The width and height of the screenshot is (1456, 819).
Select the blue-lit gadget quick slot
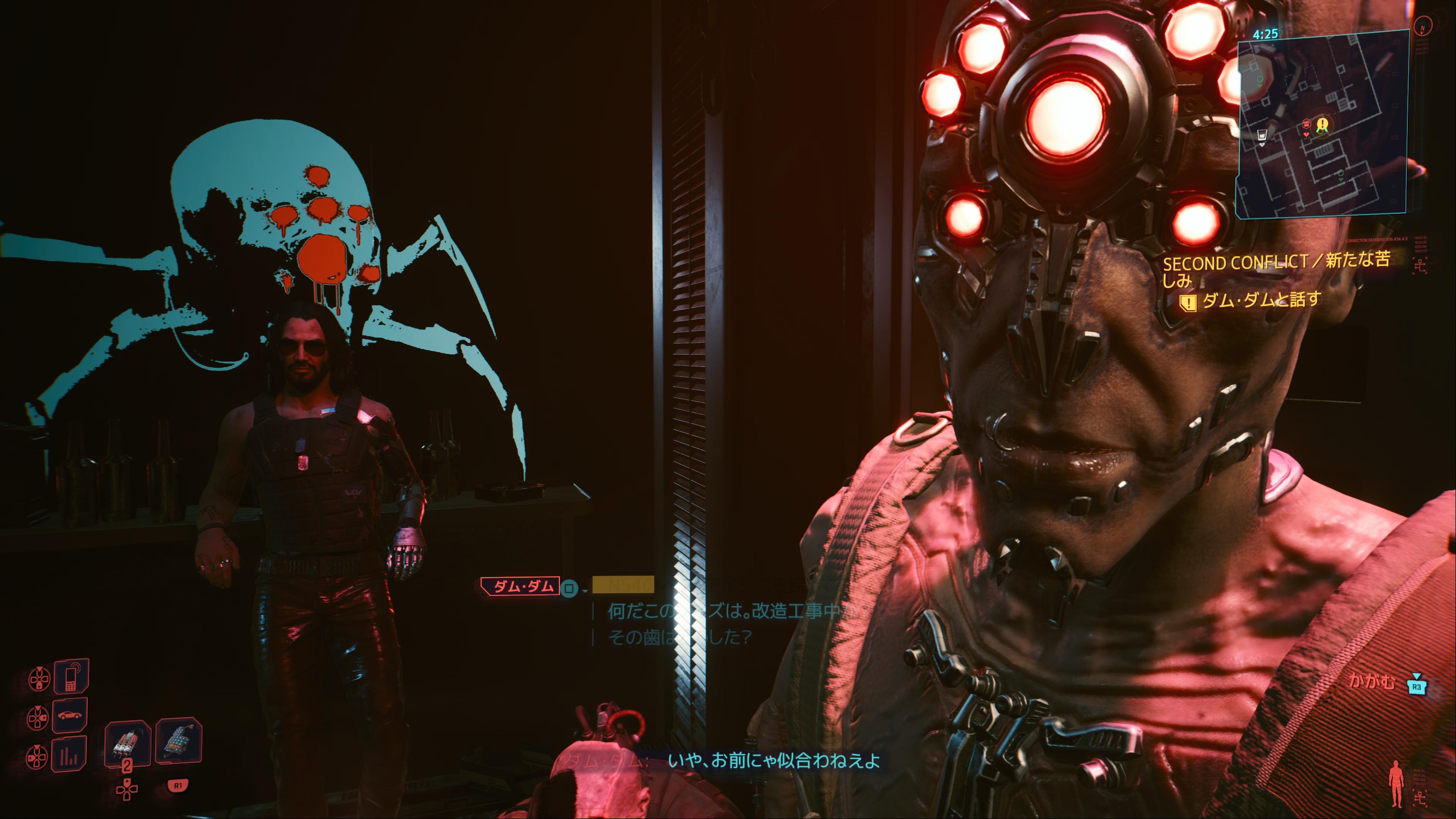point(179,741)
